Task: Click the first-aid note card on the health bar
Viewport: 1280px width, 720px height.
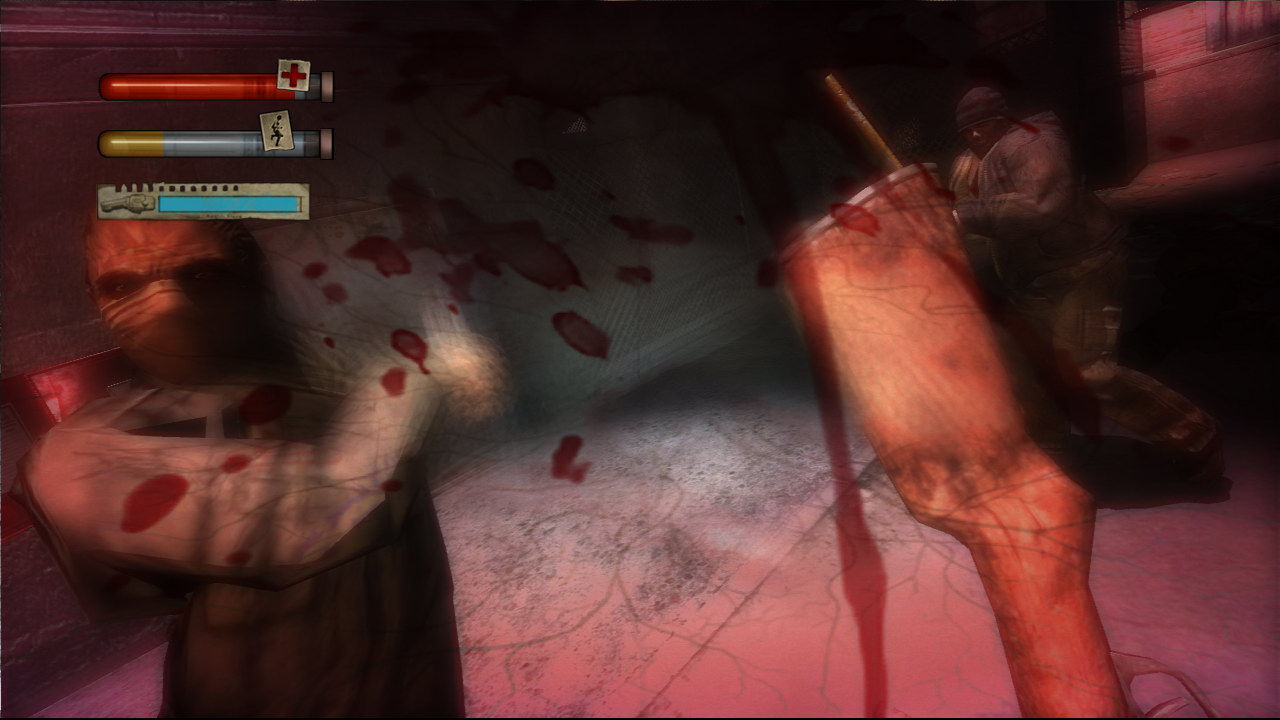Action: pos(292,76)
